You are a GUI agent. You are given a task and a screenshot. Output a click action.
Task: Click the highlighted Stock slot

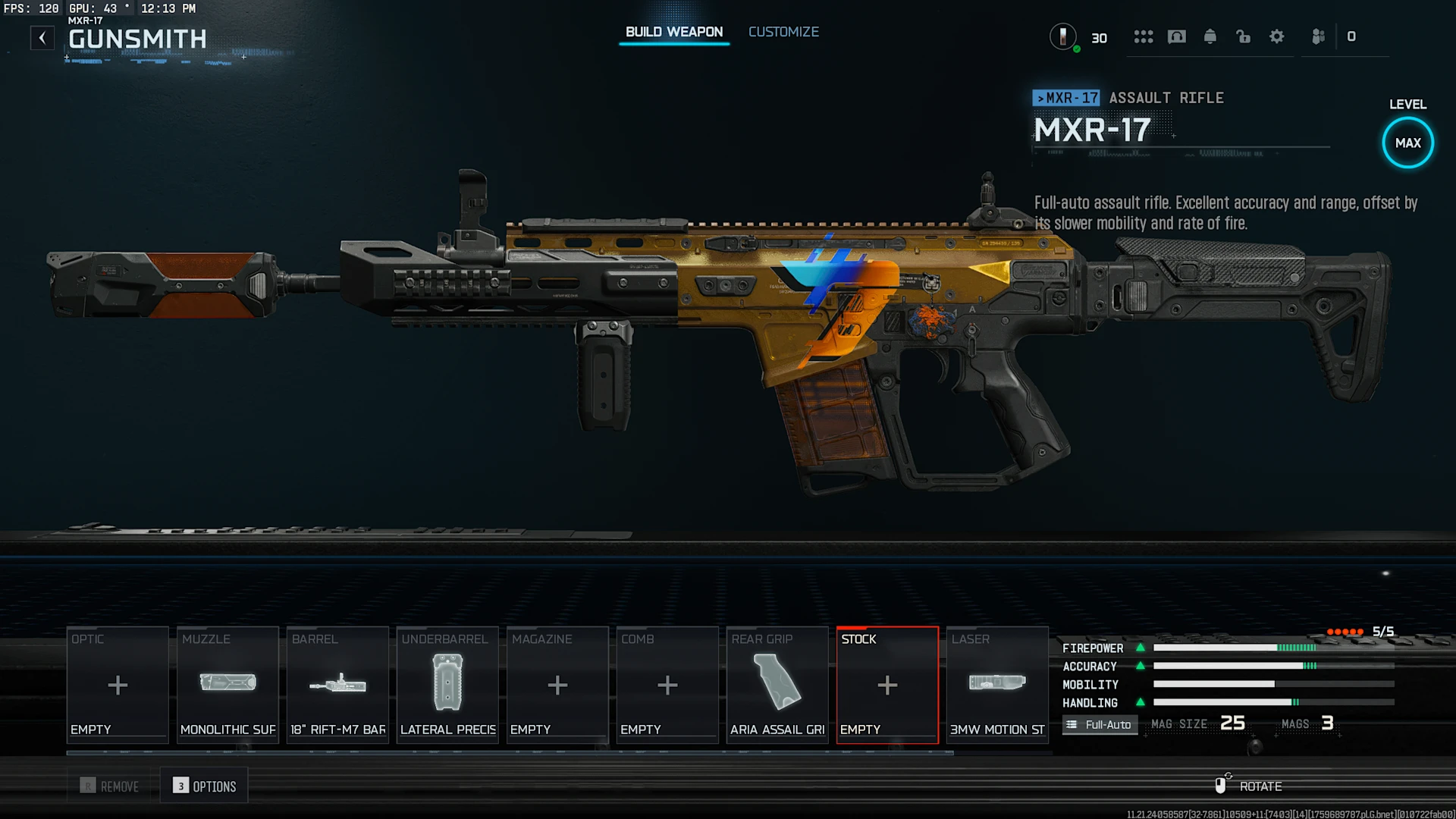point(887,685)
